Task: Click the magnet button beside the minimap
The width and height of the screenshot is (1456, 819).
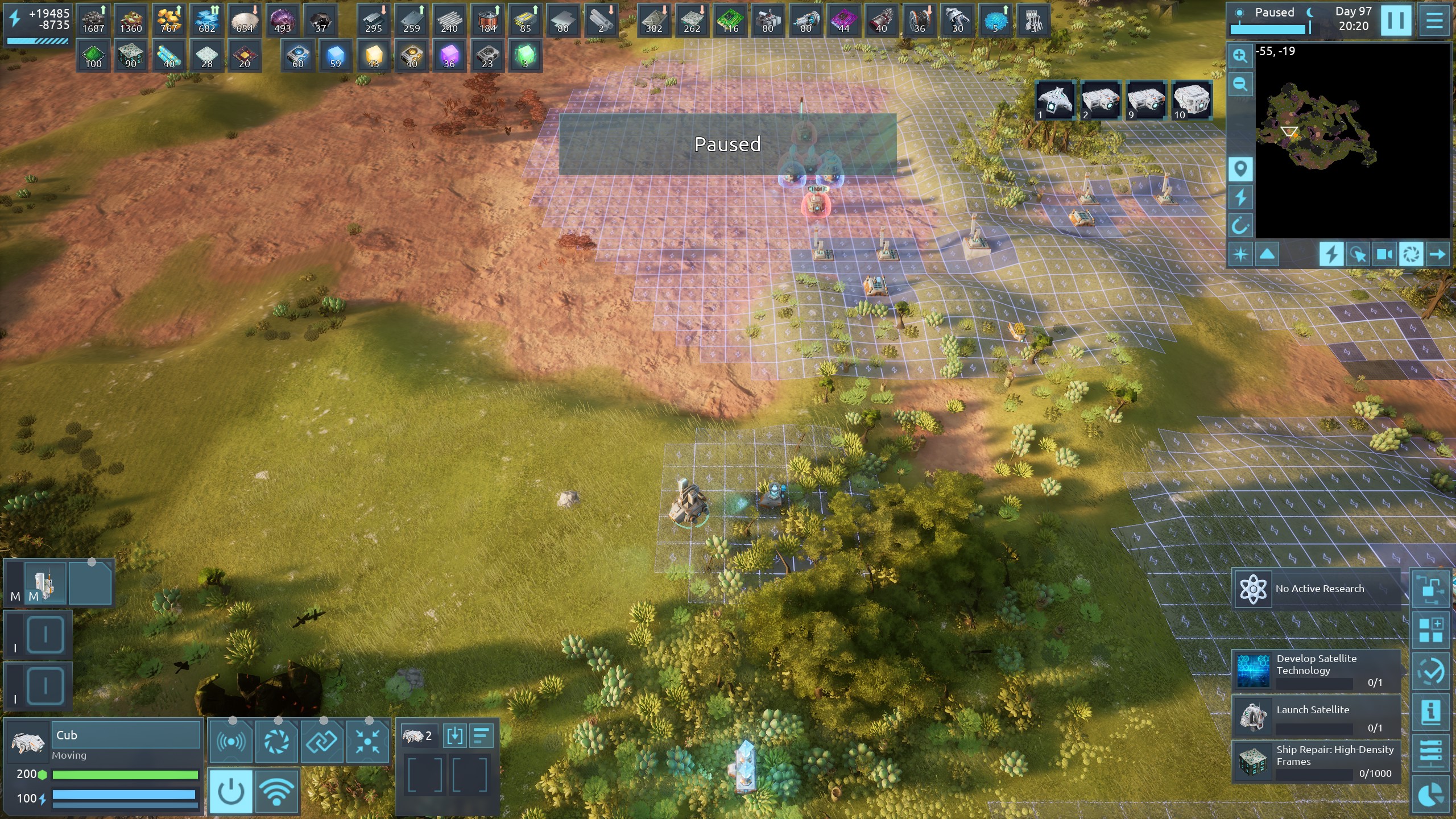Action: click(x=1240, y=226)
